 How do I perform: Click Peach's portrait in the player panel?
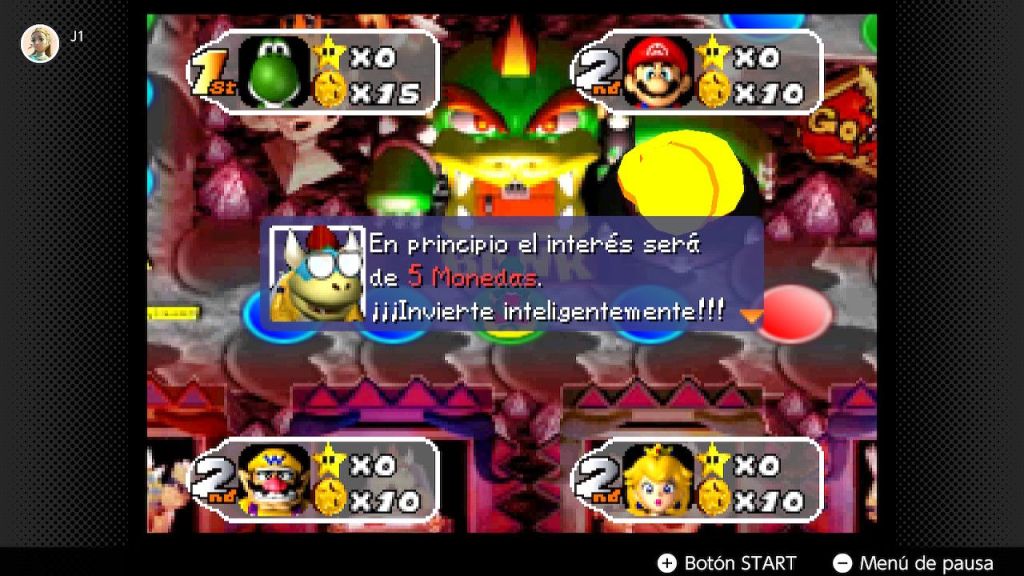point(657,480)
